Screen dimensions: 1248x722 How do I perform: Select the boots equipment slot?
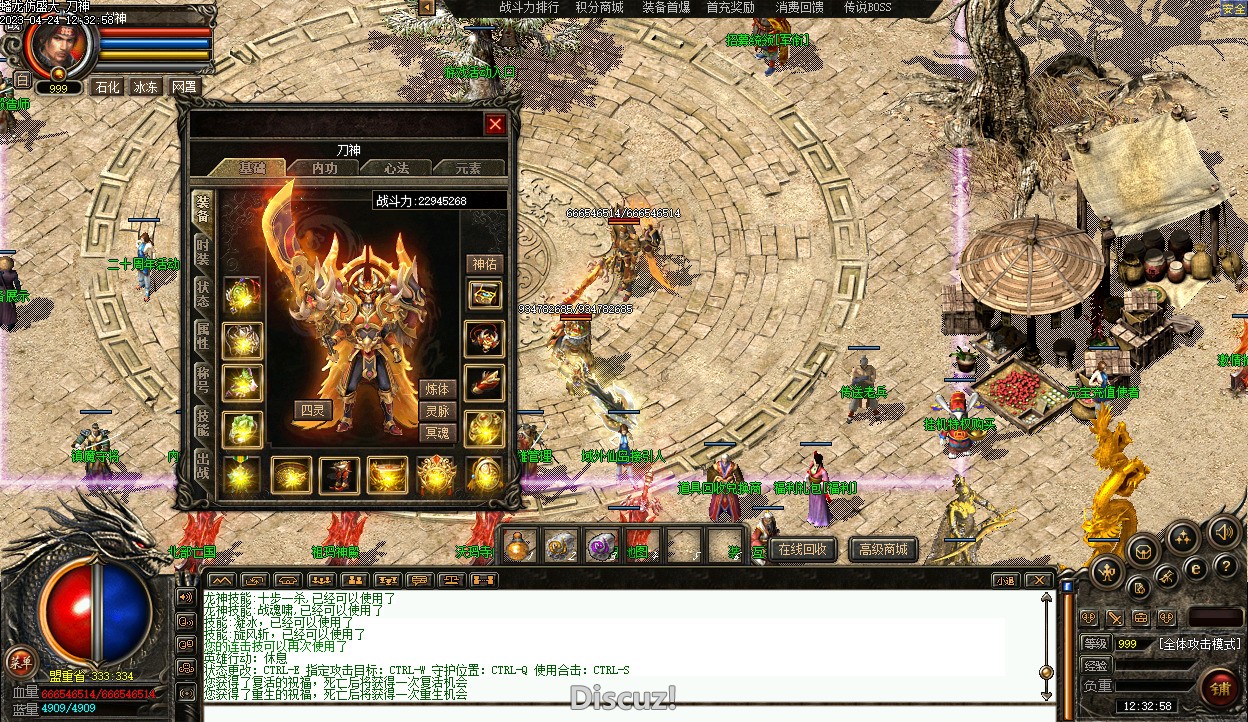click(339, 475)
